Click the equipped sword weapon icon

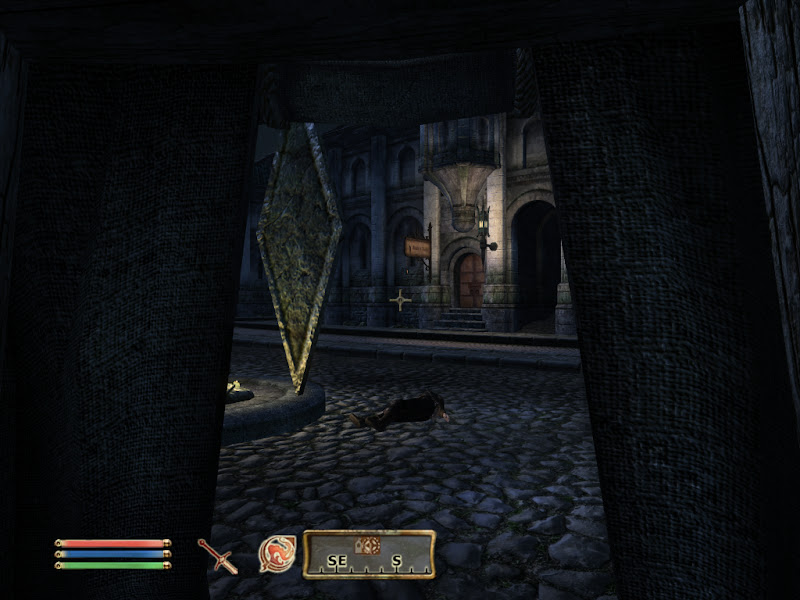217,555
